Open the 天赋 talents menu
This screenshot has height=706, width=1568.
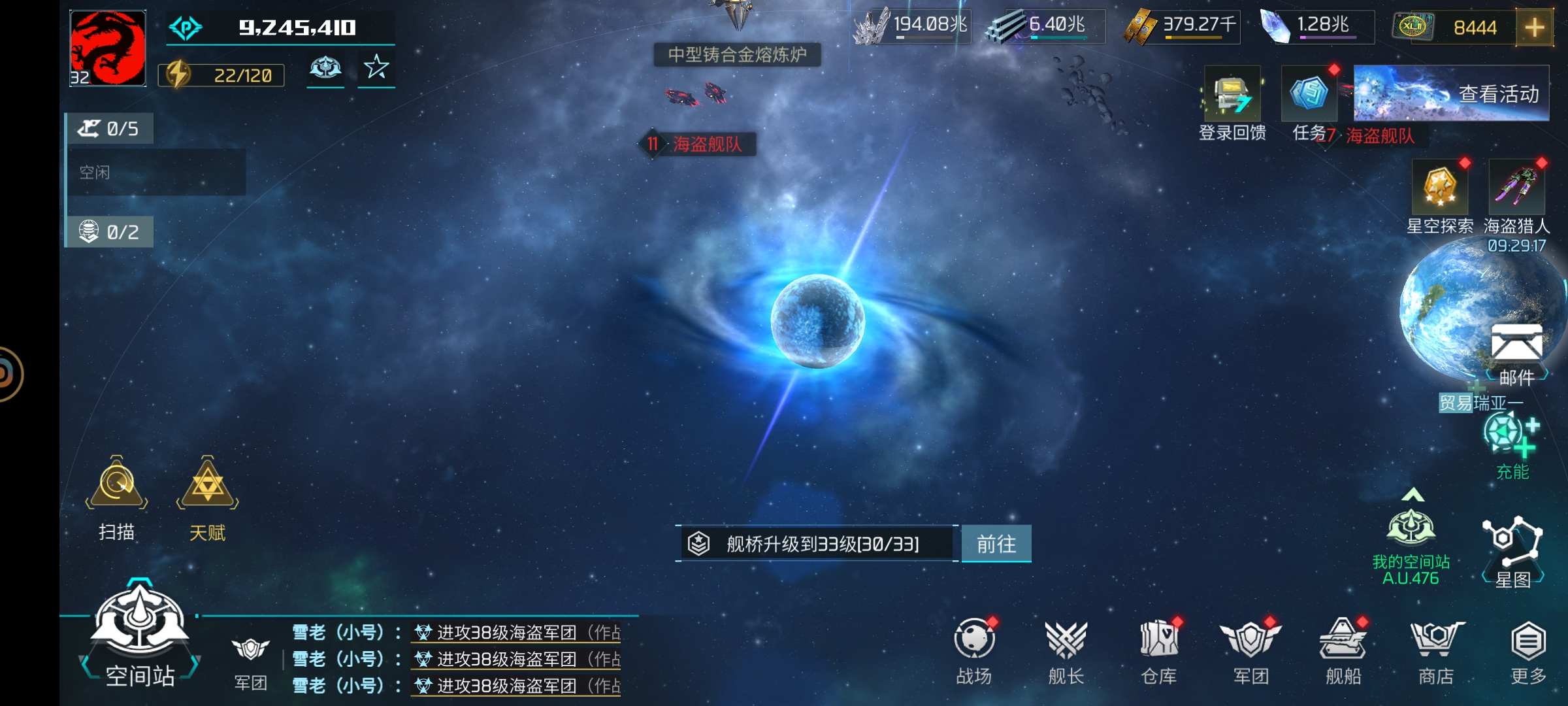(x=207, y=487)
